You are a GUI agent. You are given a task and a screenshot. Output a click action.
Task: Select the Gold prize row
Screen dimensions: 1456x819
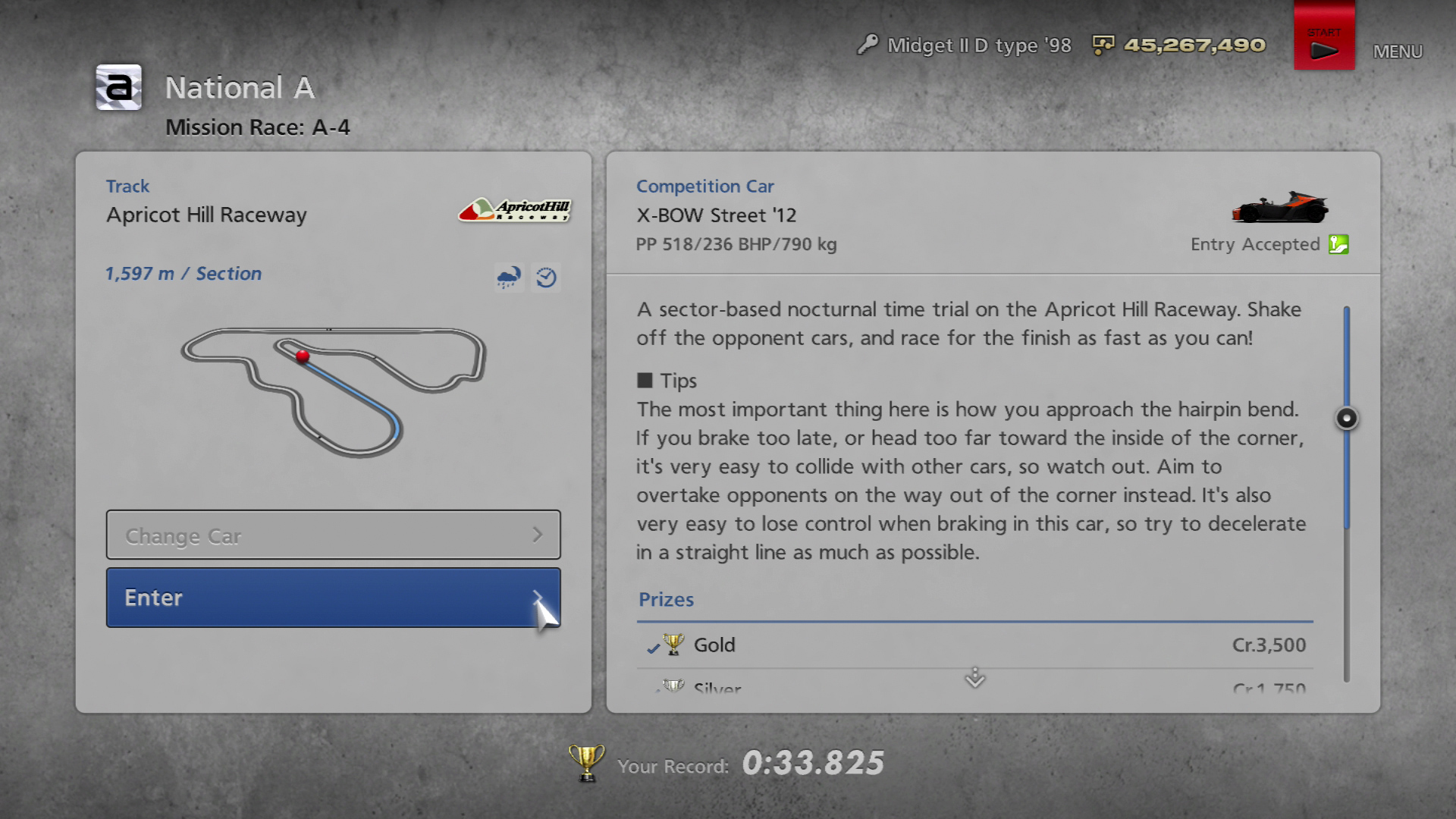974,645
